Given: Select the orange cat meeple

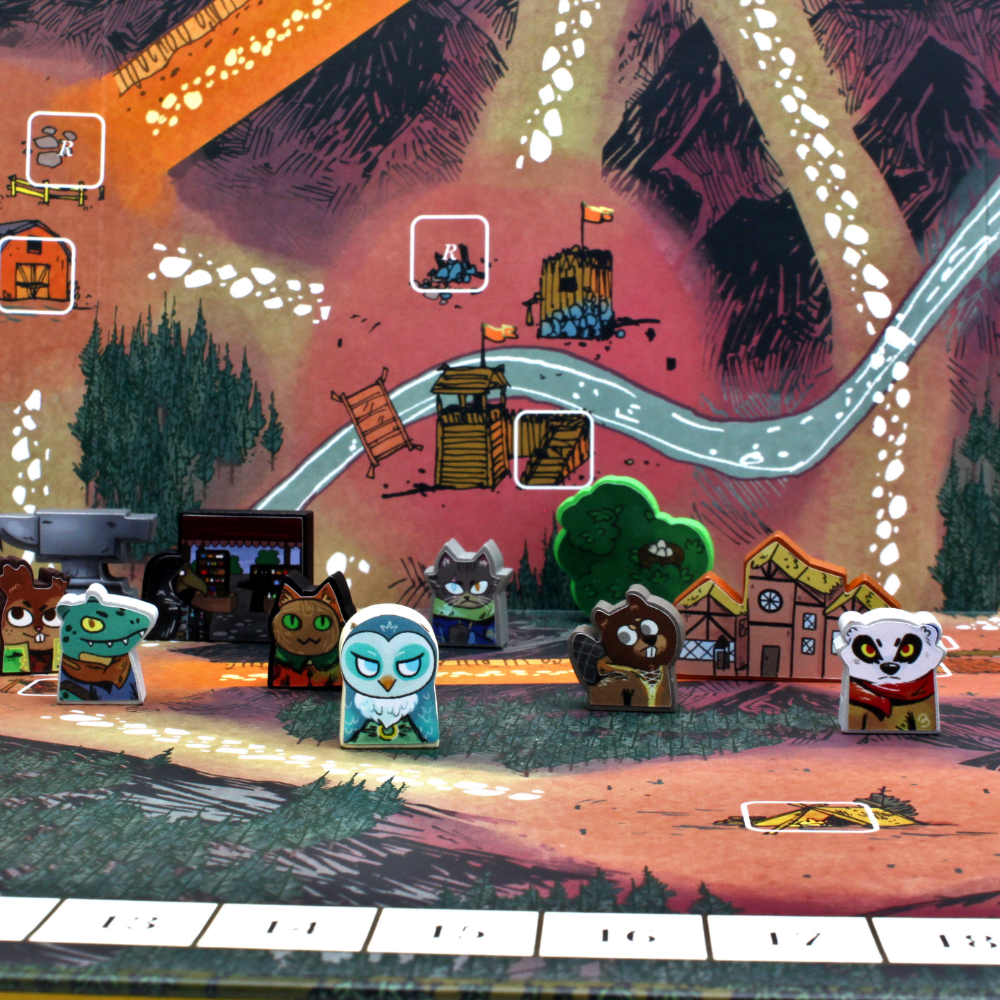Looking at the screenshot, I should [x=311, y=632].
